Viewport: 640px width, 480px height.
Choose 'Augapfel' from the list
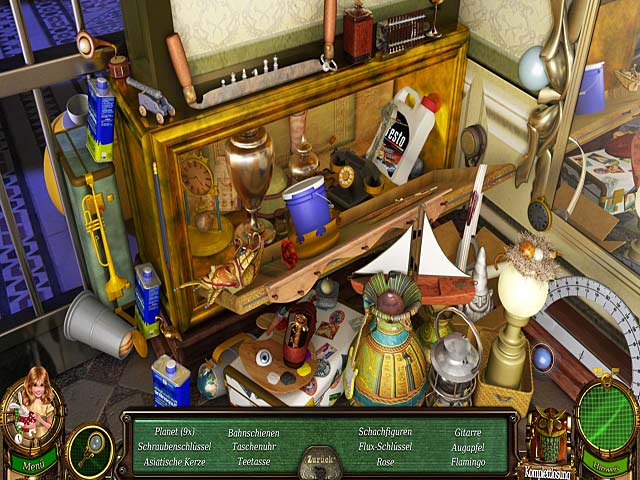[x=468, y=446]
